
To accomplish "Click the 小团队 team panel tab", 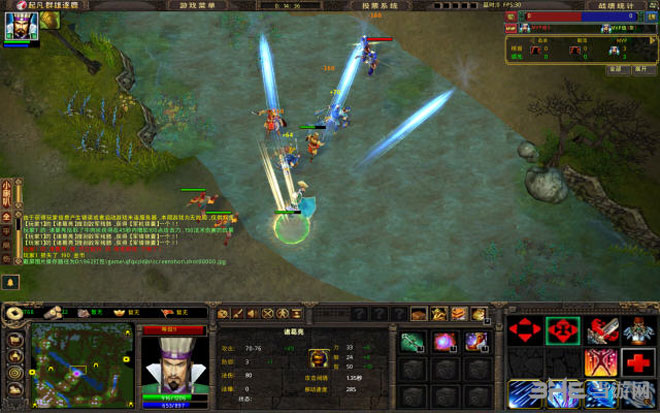I will [x=6, y=191].
